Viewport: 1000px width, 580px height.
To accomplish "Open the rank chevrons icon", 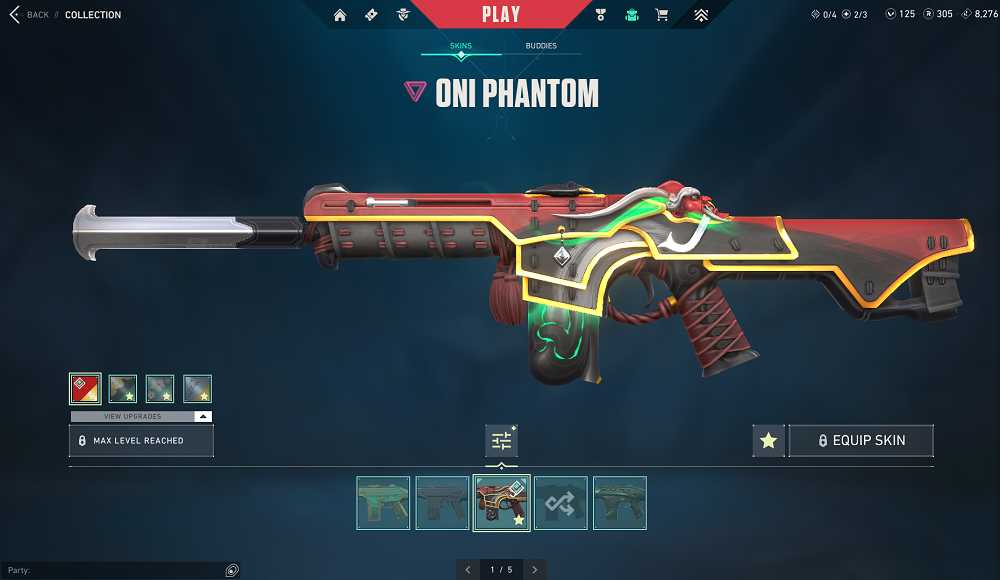I will (x=701, y=15).
